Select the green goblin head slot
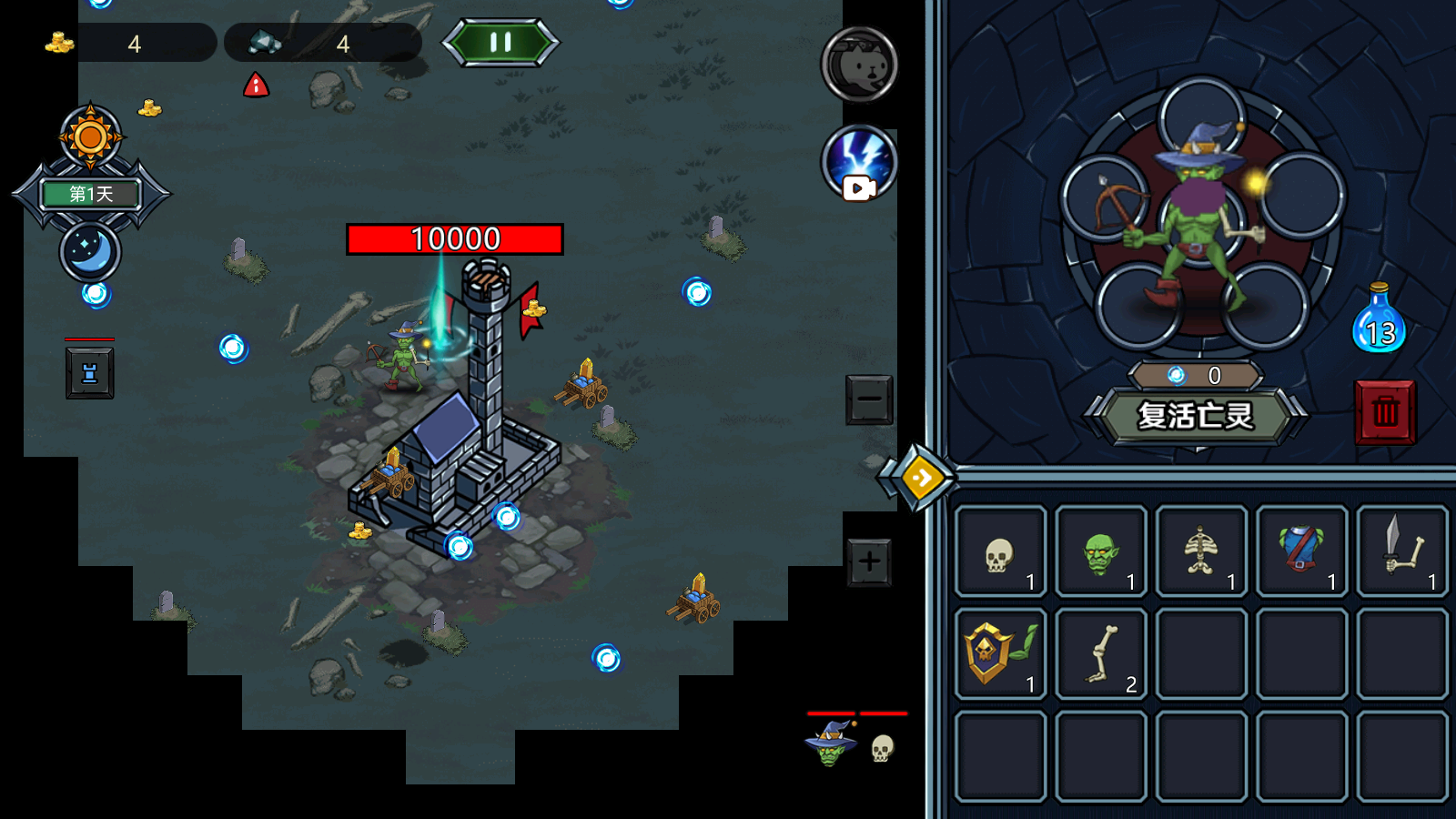 click(x=1101, y=551)
